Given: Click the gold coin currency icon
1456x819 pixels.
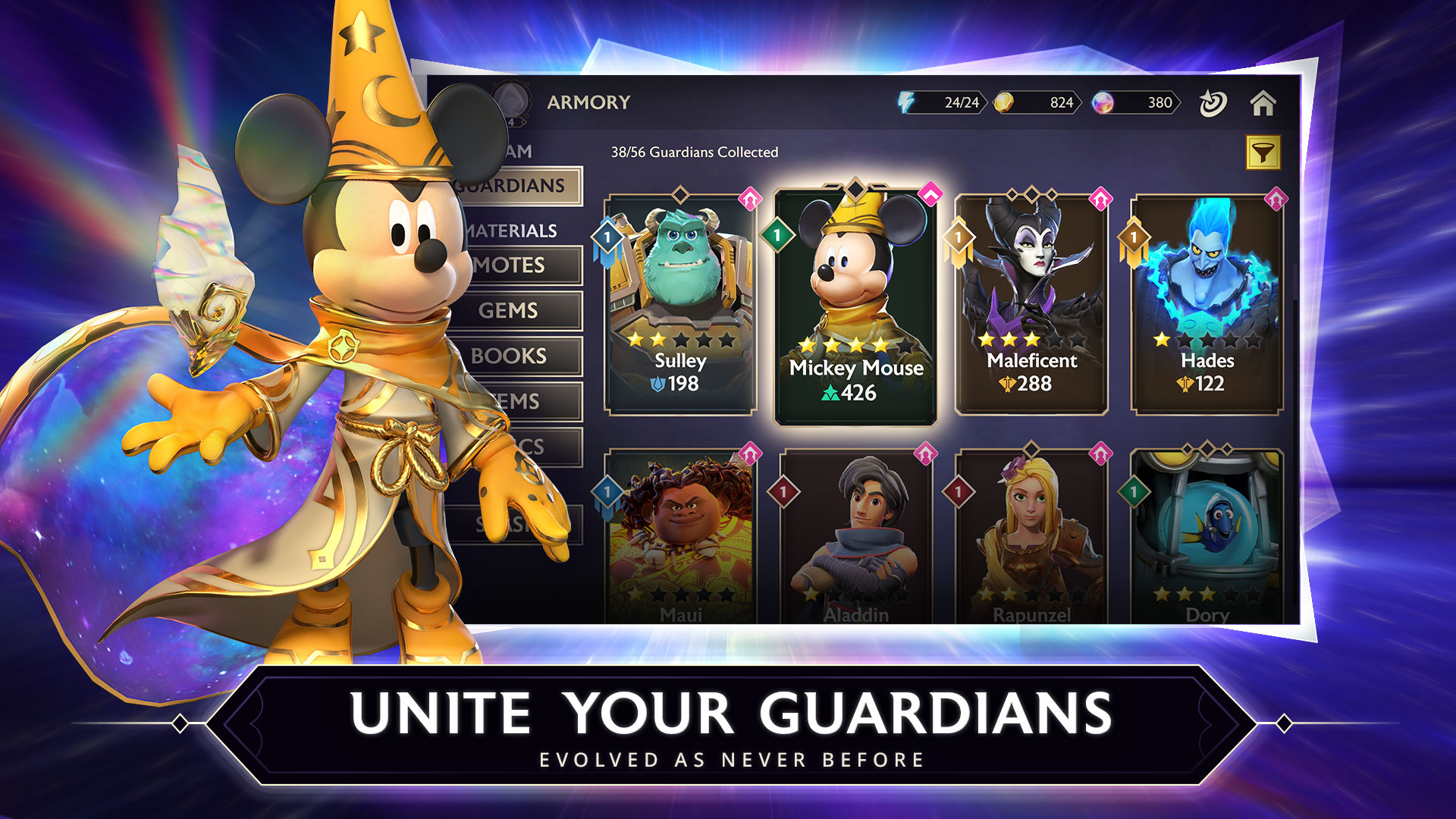Looking at the screenshot, I should click(x=1006, y=101).
